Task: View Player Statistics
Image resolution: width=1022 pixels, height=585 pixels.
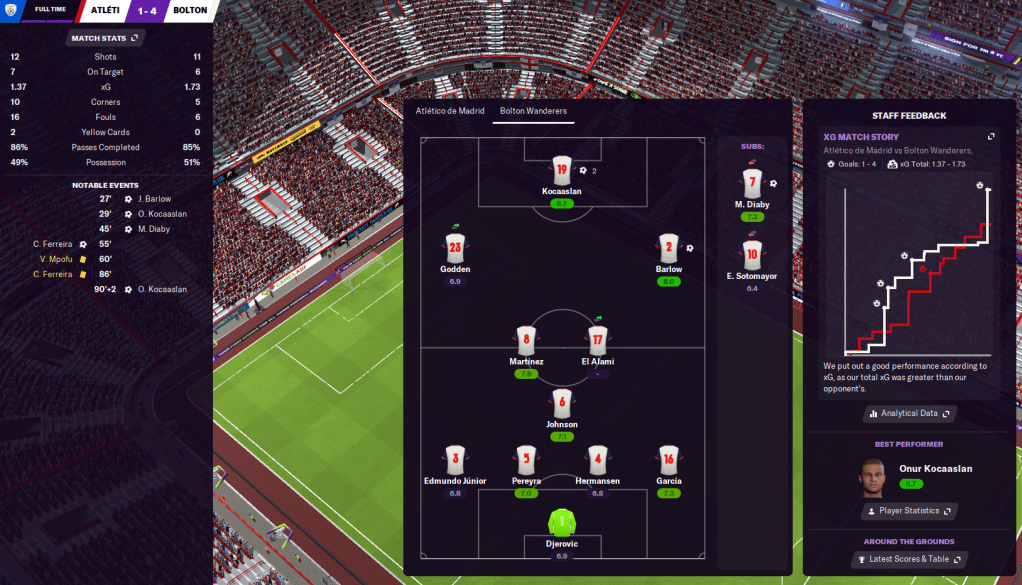Action: (909, 511)
